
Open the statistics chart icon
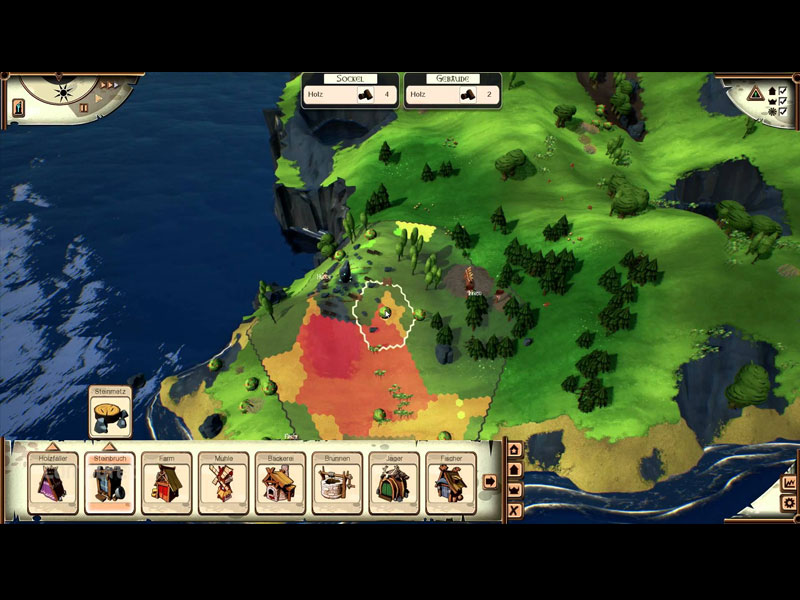[789, 482]
